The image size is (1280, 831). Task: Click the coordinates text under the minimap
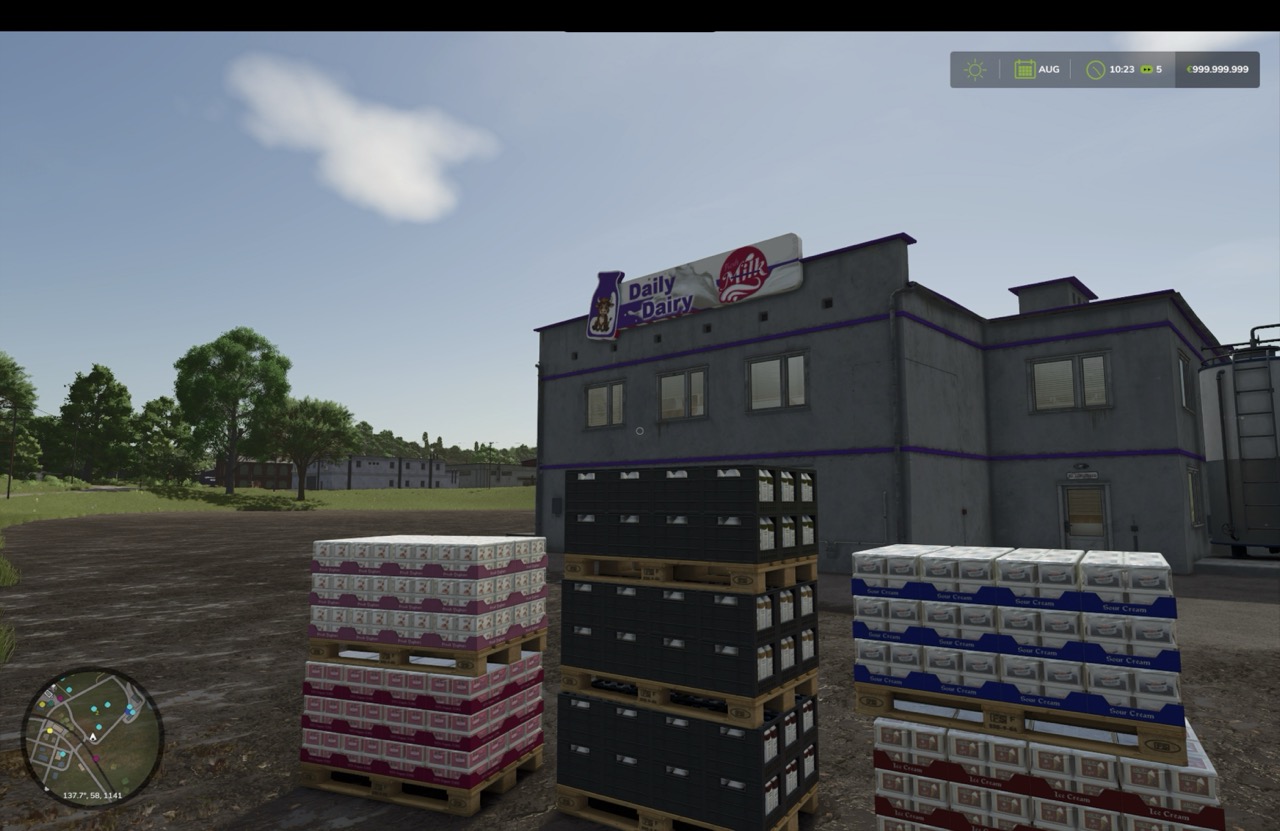(92, 796)
